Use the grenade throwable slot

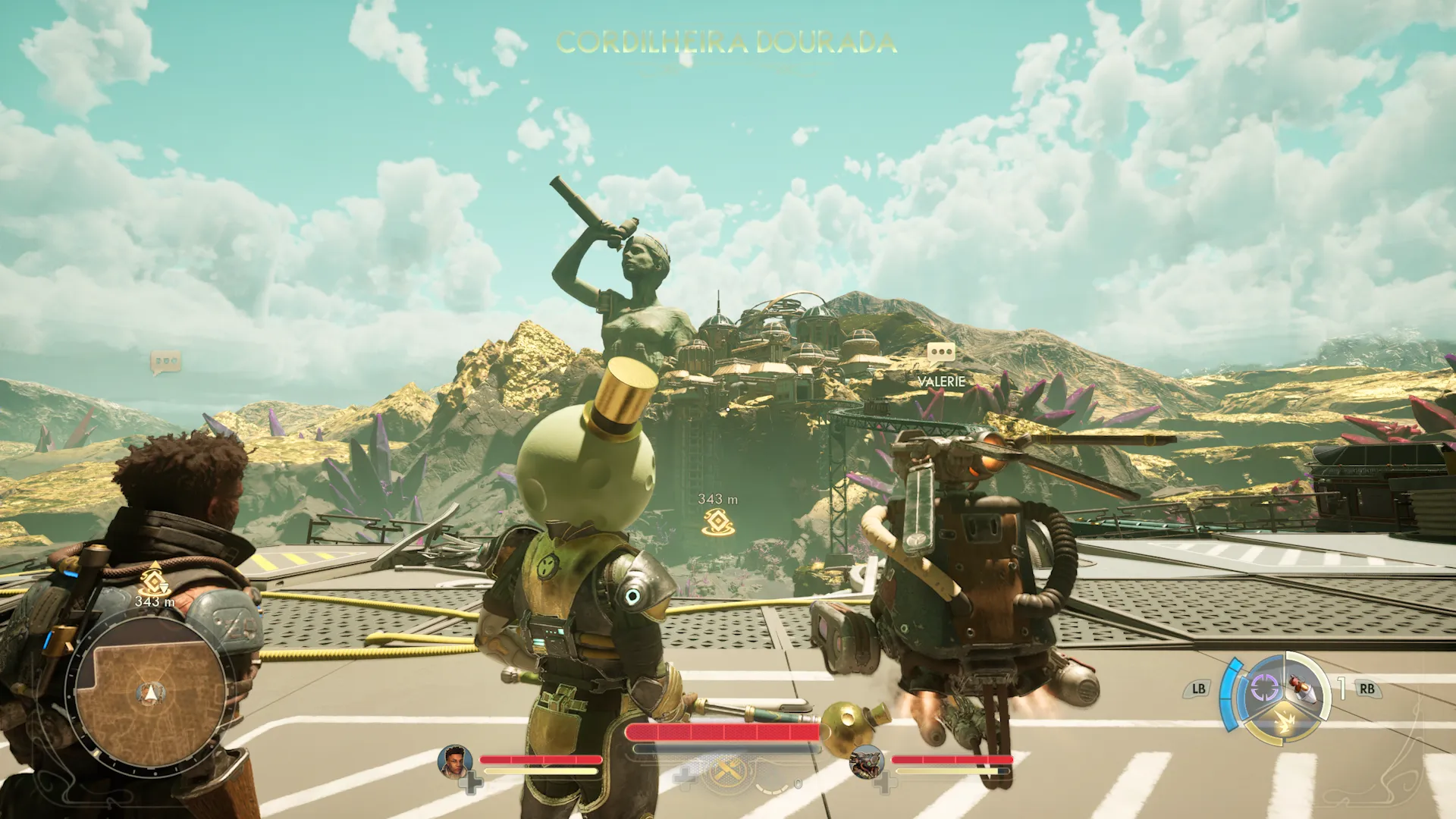pos(1304,688)
